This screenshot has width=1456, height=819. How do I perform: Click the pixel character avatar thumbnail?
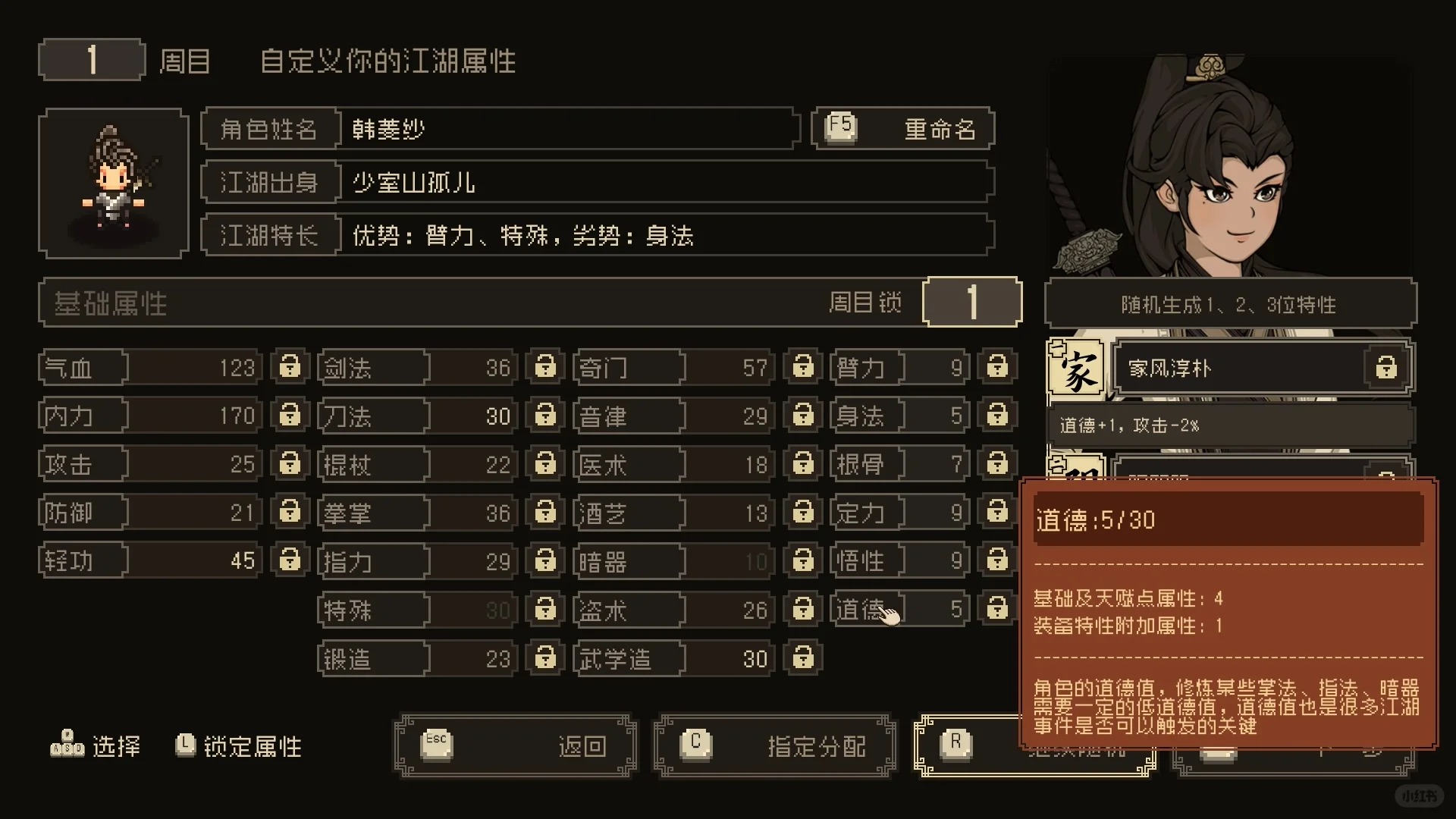tap(112, 183)
